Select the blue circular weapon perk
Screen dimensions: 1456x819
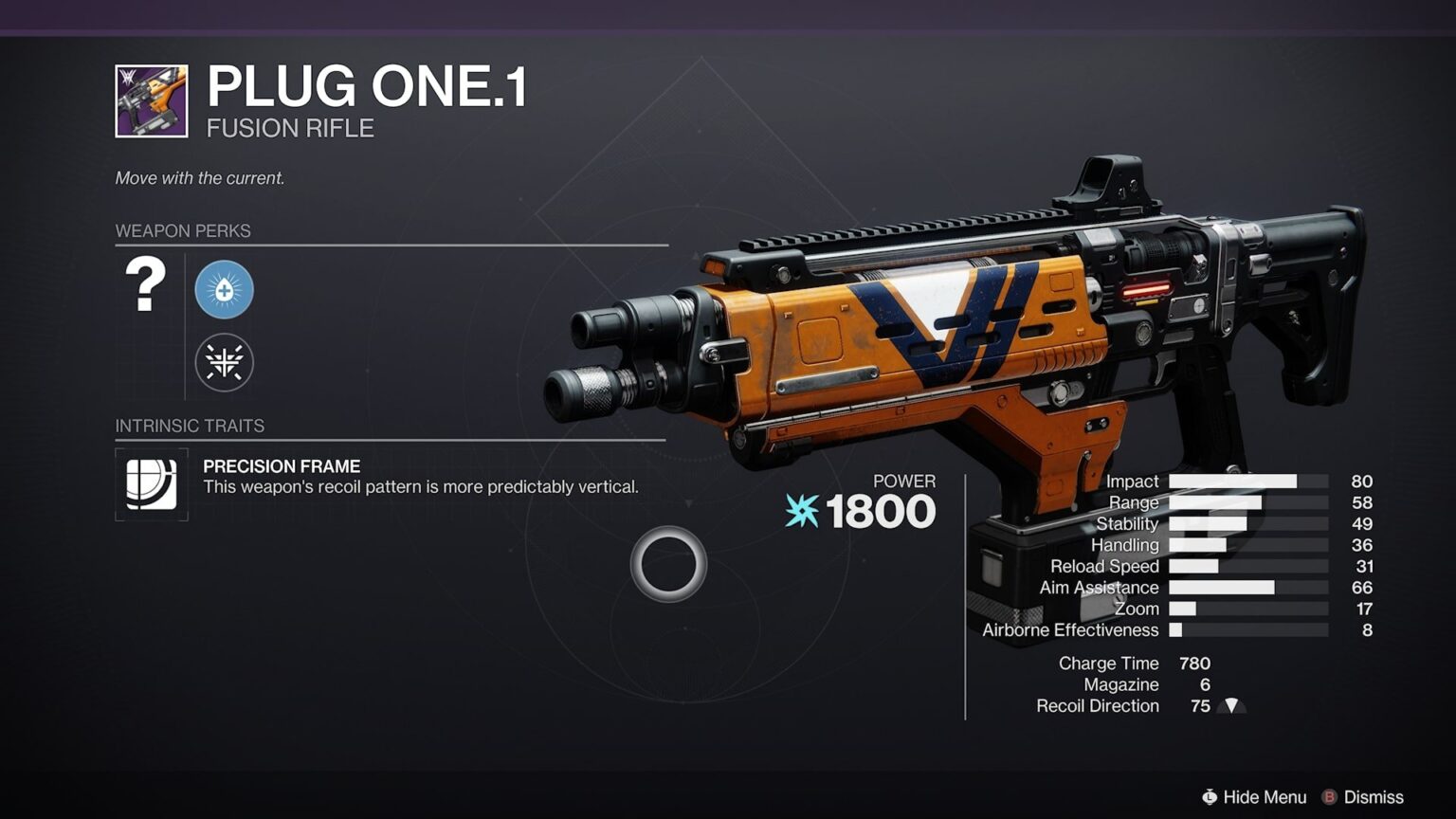pyautogui.click(x=224, y=290)
